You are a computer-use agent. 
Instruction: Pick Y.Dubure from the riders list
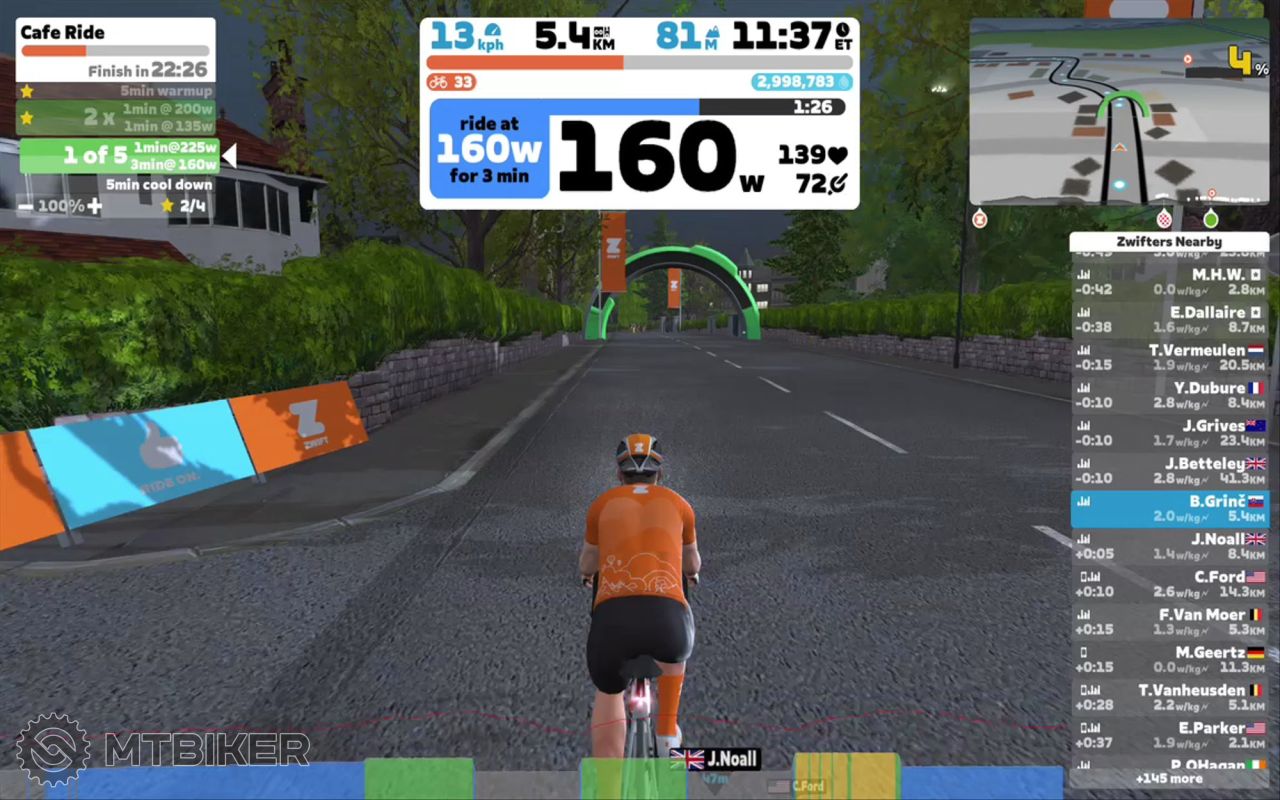[x=1169, y=395]
